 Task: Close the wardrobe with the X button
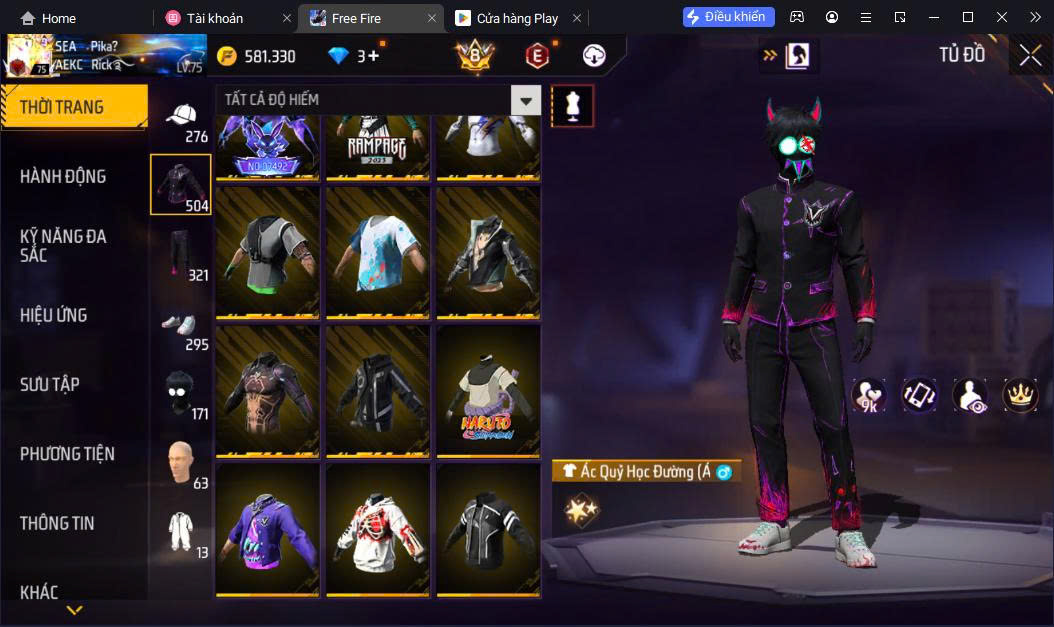tap(1030, 56)
